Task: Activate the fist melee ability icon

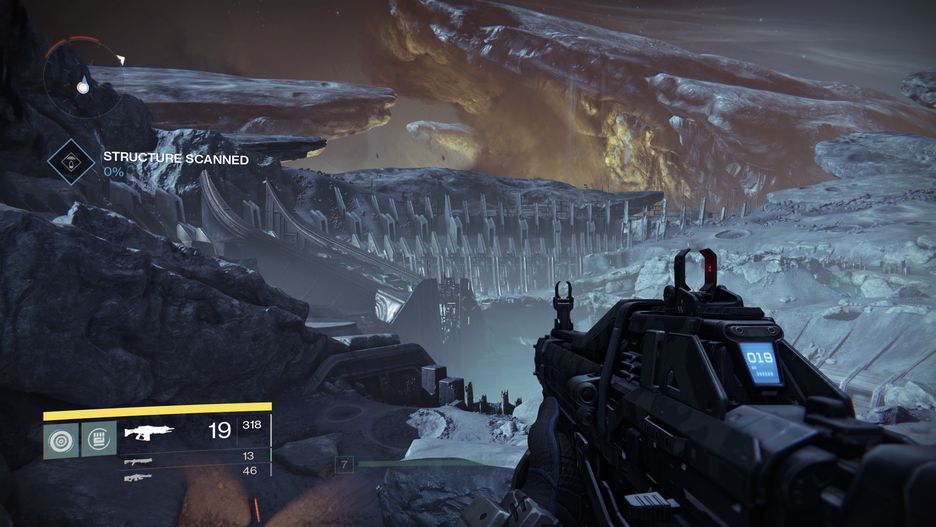Action: [x=97, y=439]
